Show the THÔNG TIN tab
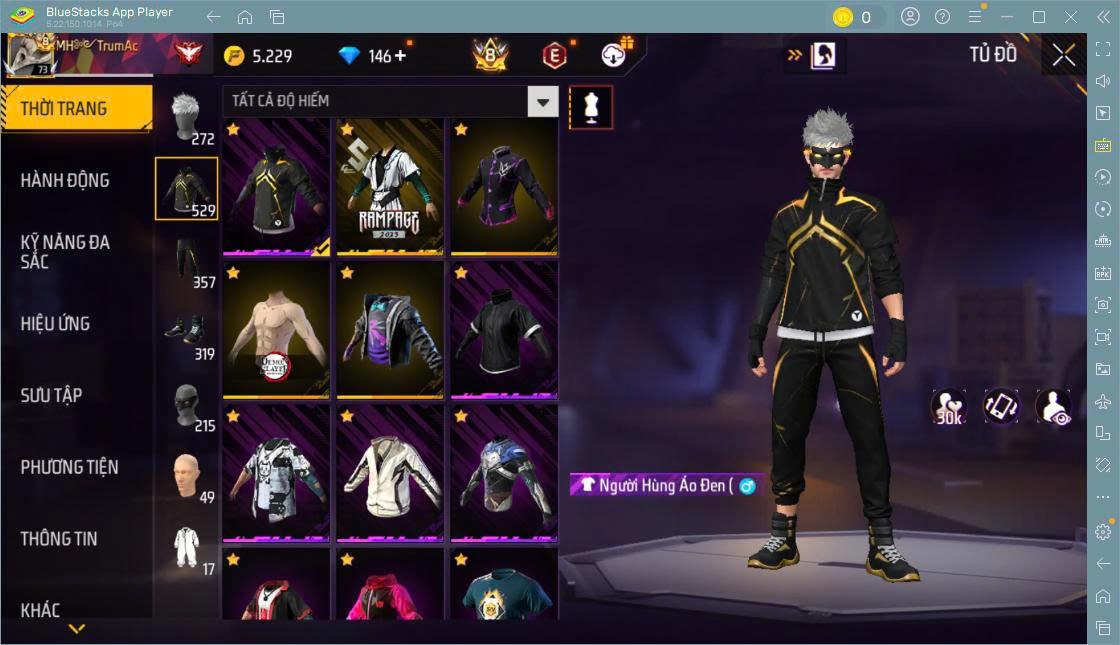1120x645 pixels. pyautogui.click(x=59, y=539)
